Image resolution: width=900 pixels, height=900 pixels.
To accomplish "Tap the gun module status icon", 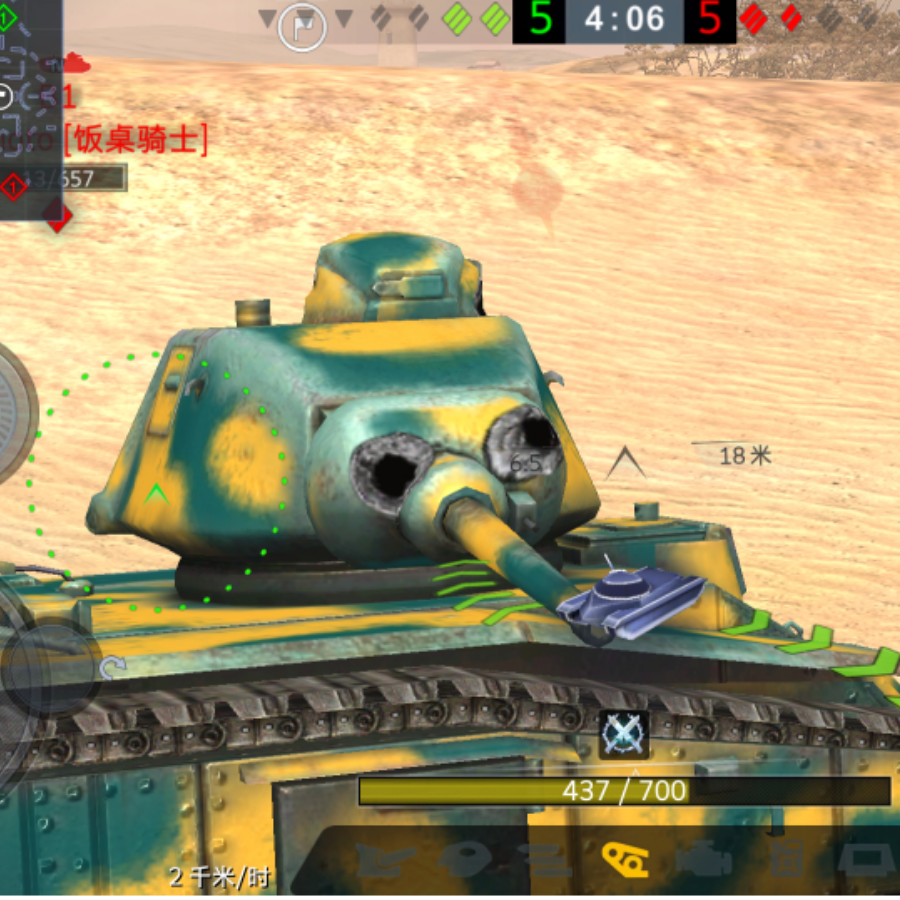I will pyautogui.click(x=385, y=858).
